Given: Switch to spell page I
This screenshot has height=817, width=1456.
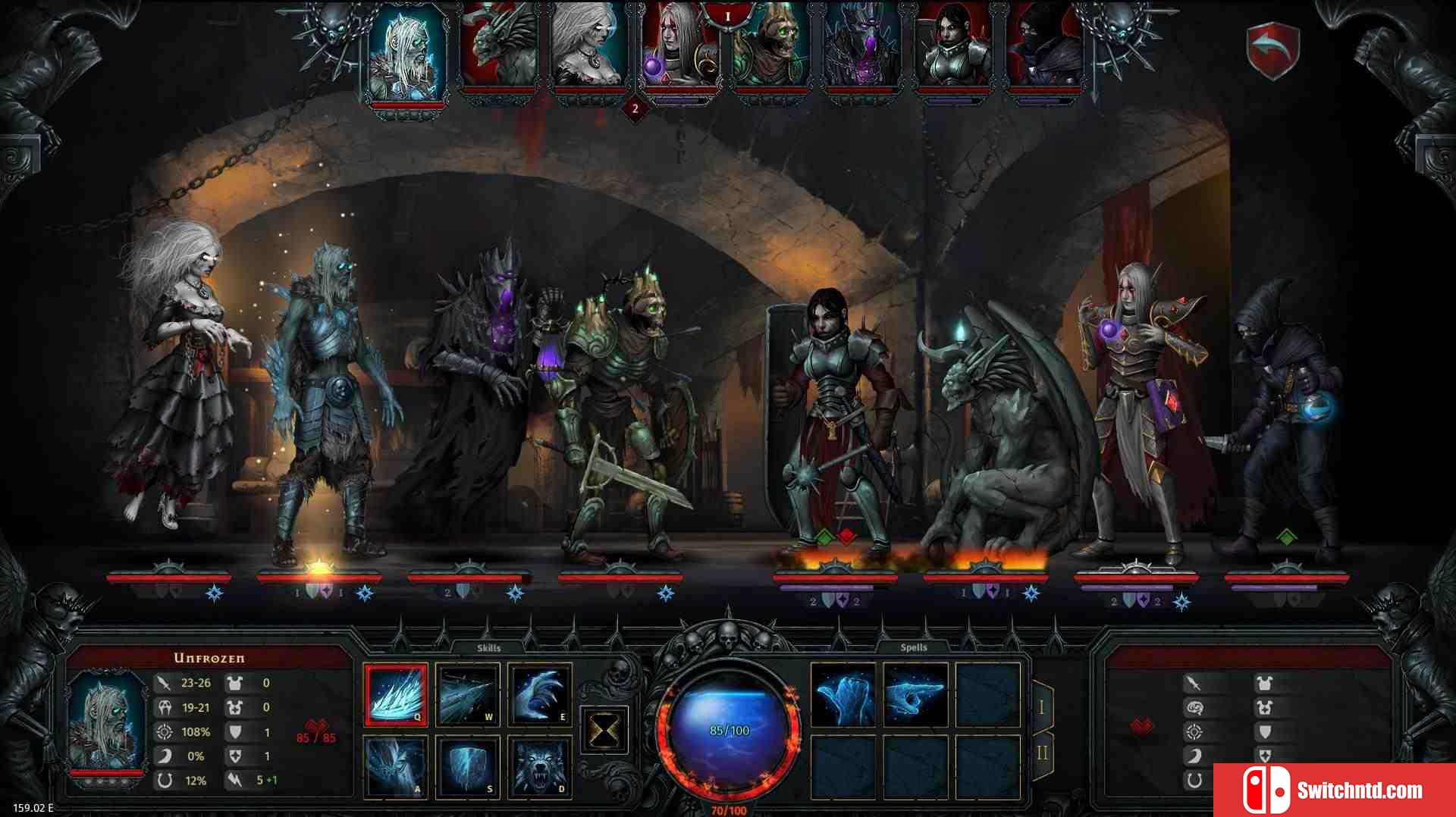Looking at the screenshot, I should 1041,707.
